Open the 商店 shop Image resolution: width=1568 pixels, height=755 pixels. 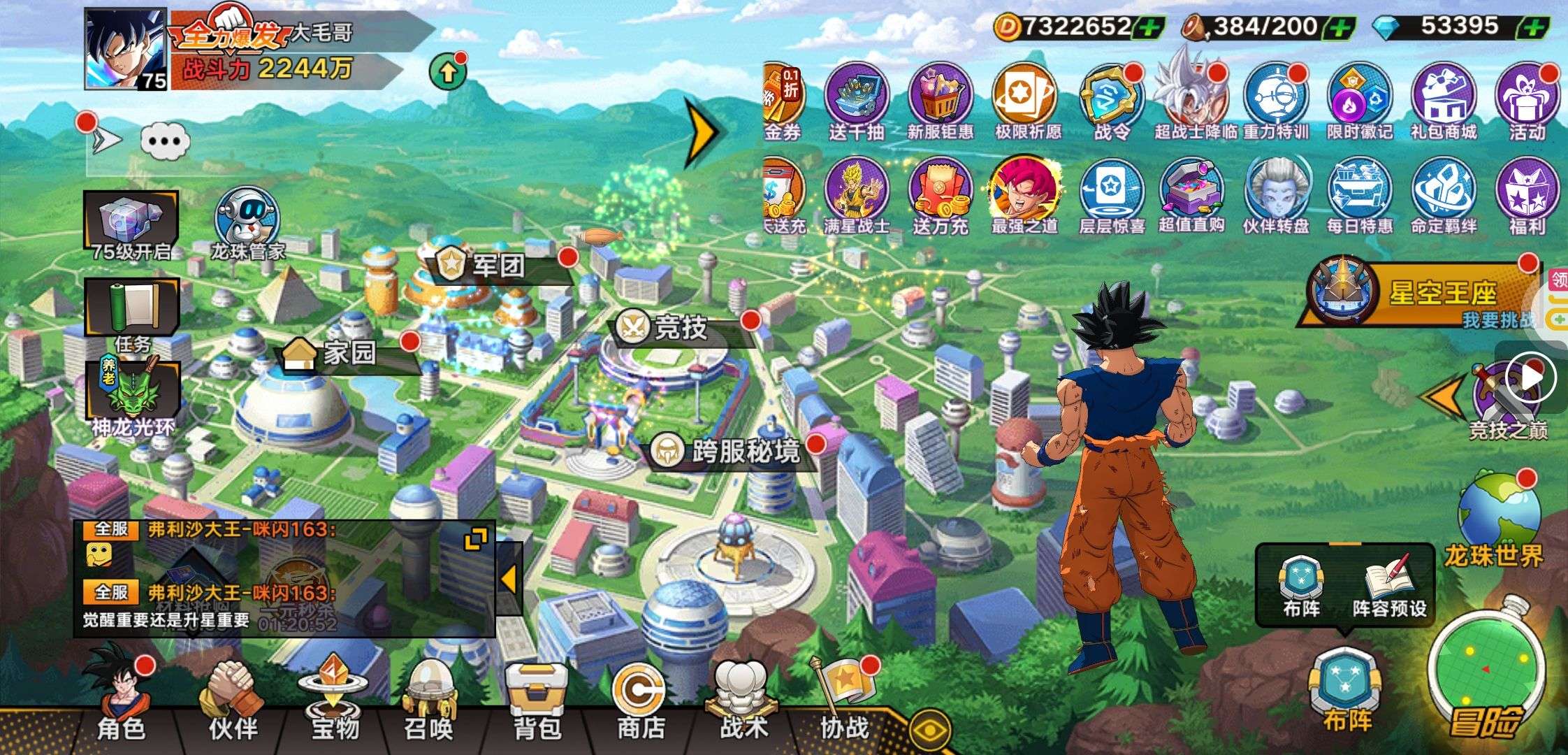[639, 699]
